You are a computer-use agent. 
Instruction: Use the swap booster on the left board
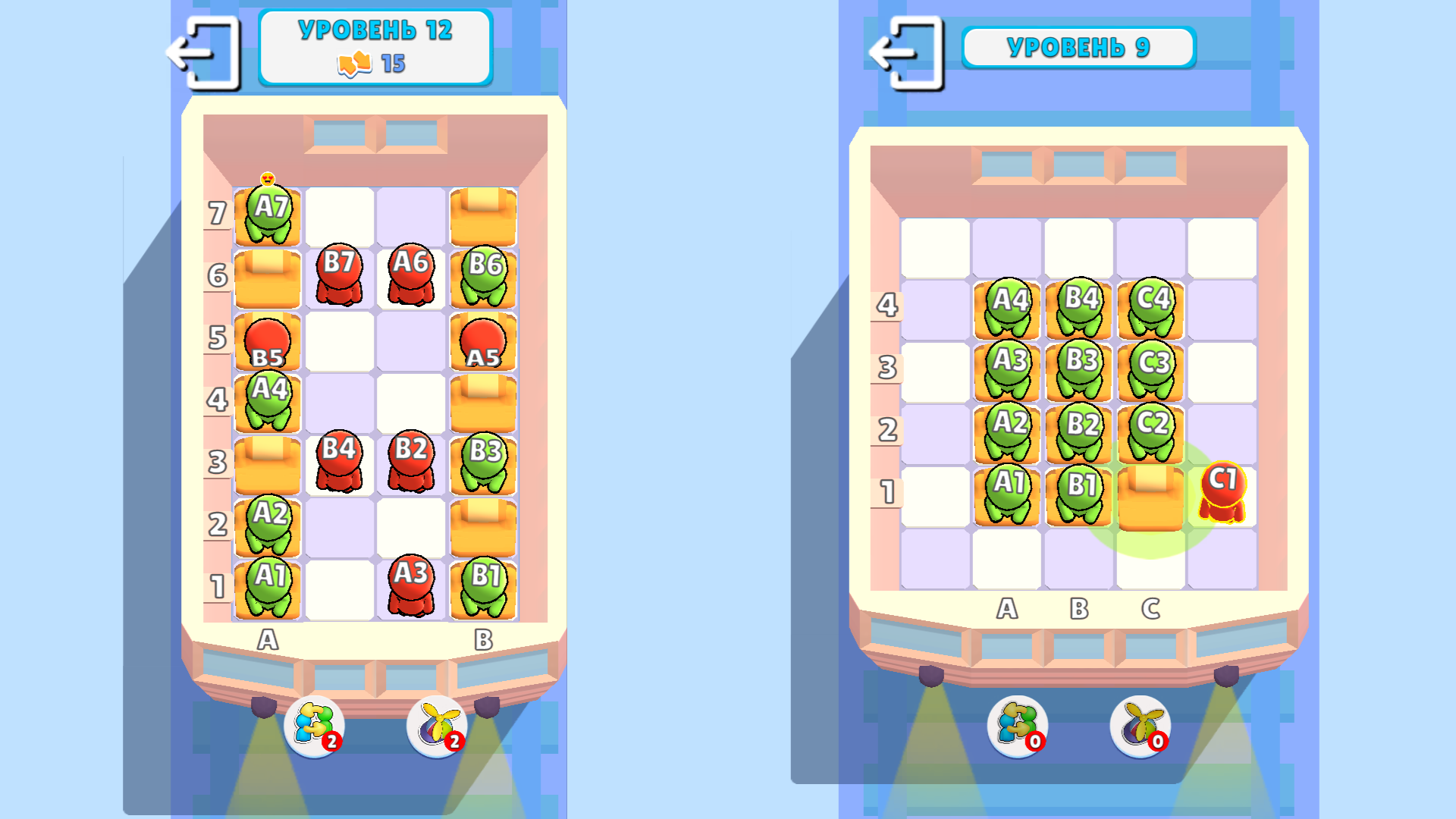(313, 726)
